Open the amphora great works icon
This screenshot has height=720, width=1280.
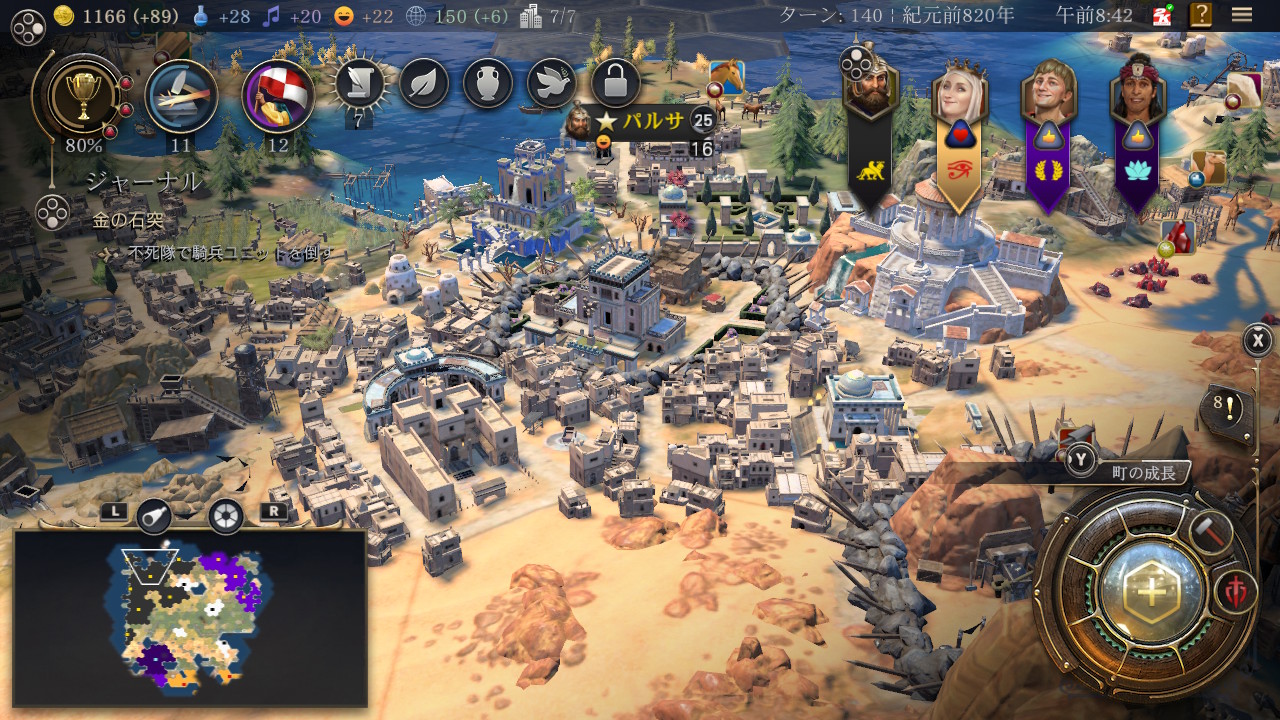pos(488,84)
